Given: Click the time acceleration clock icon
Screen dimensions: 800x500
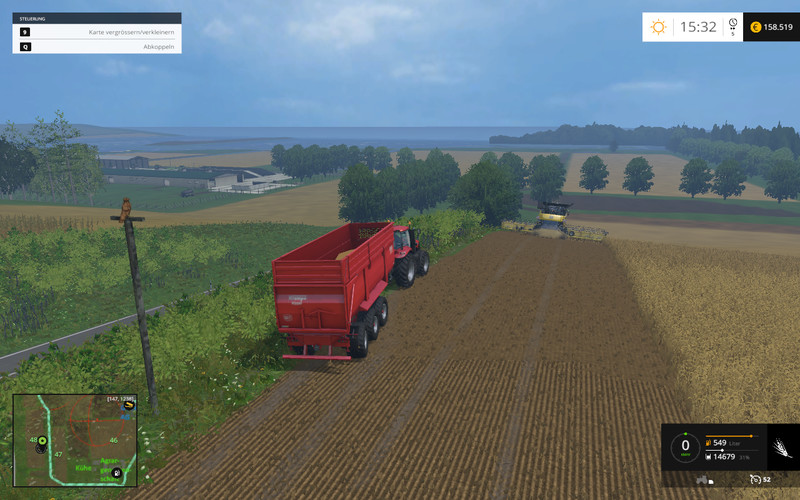Looking at the screenshot, I should click(732, 23).
